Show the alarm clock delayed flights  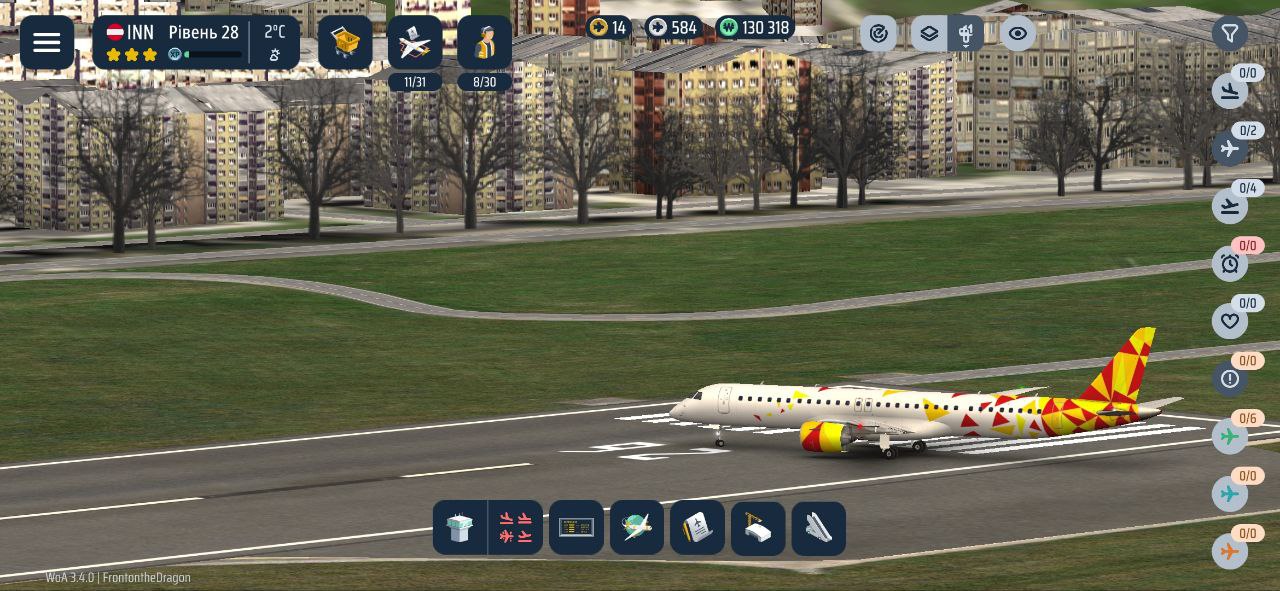[1230, 264]
